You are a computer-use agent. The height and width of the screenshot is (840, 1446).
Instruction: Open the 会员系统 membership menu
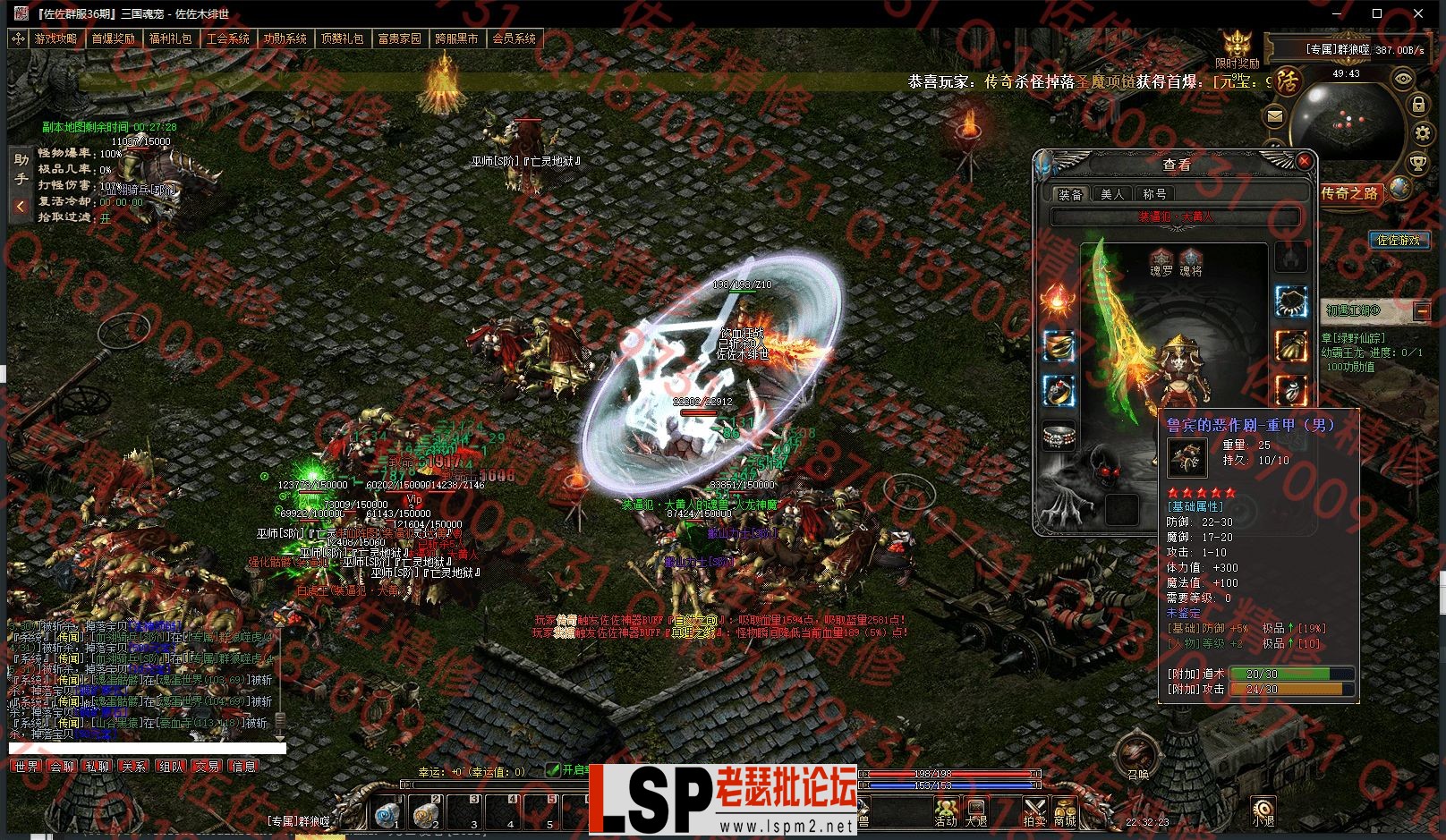(x=514, y=38)
